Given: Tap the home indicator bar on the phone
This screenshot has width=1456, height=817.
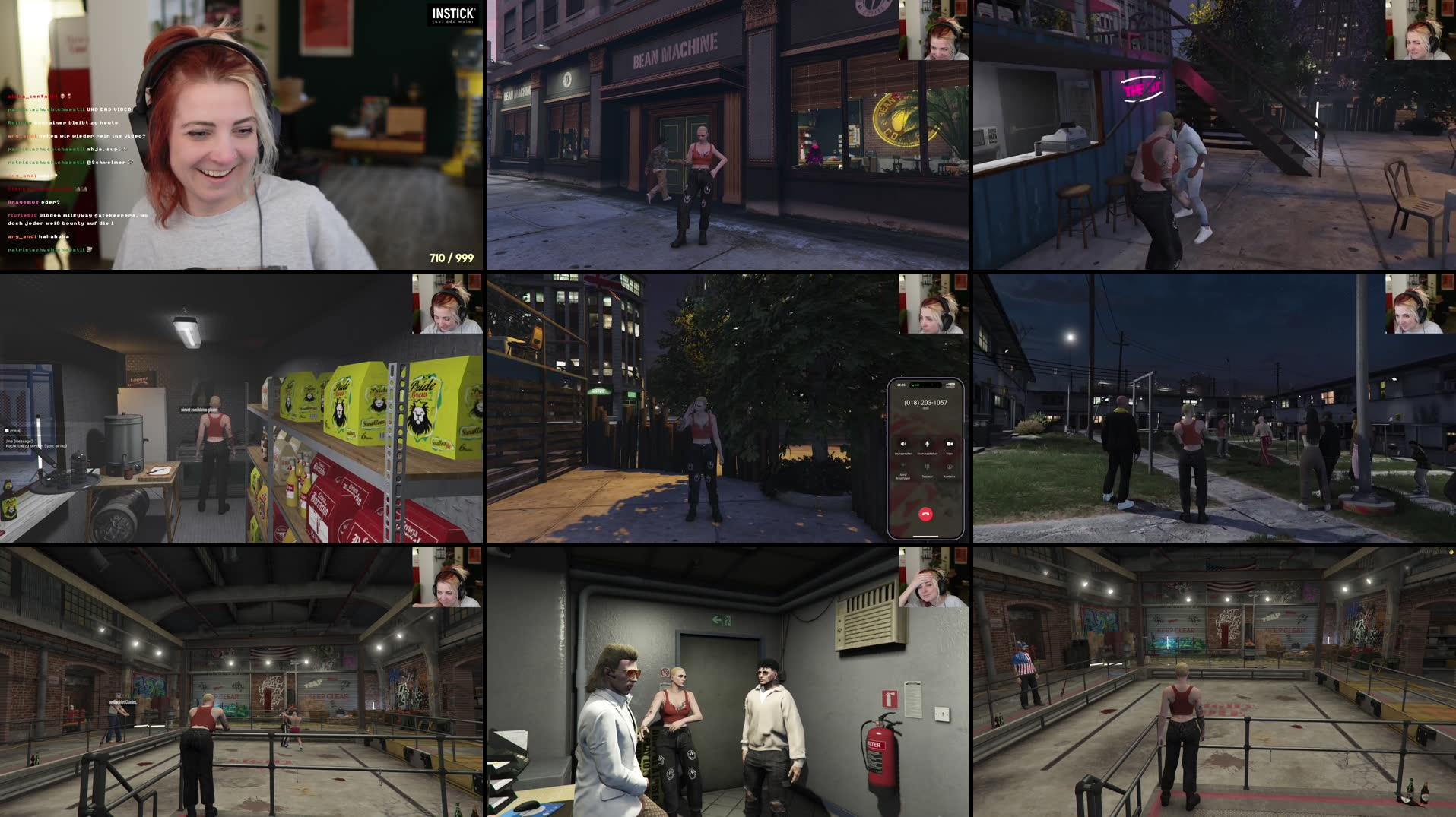Looking at the screenshot, I should coord(925,537).
